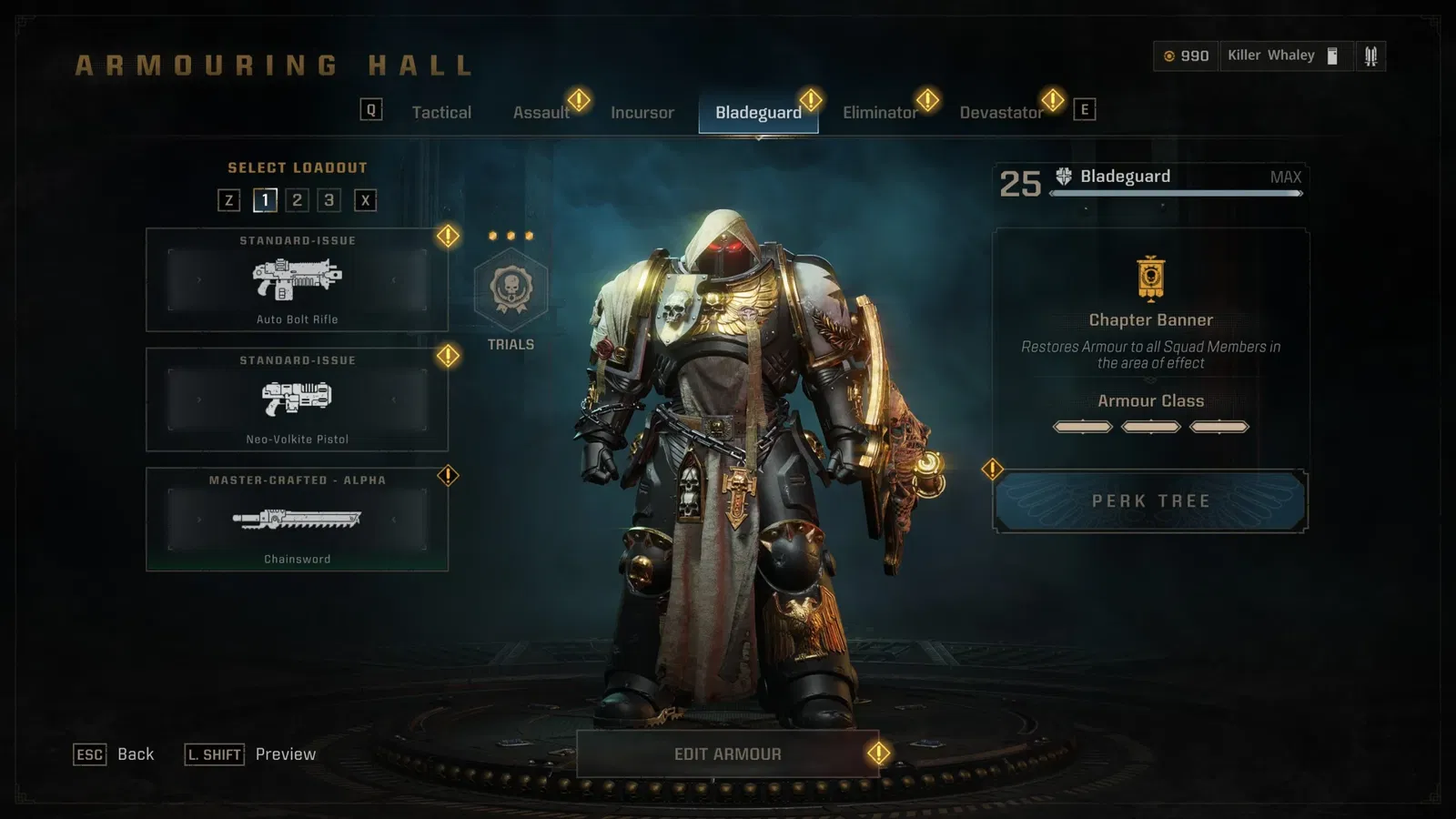
Task: Open the Perk Tree
Action: click(1150, 501)
